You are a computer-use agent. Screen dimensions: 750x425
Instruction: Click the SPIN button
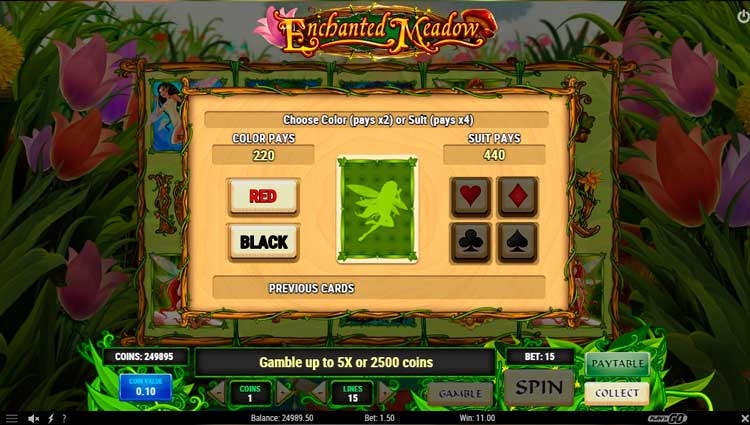pyautogui.click(x=538, y=387)
